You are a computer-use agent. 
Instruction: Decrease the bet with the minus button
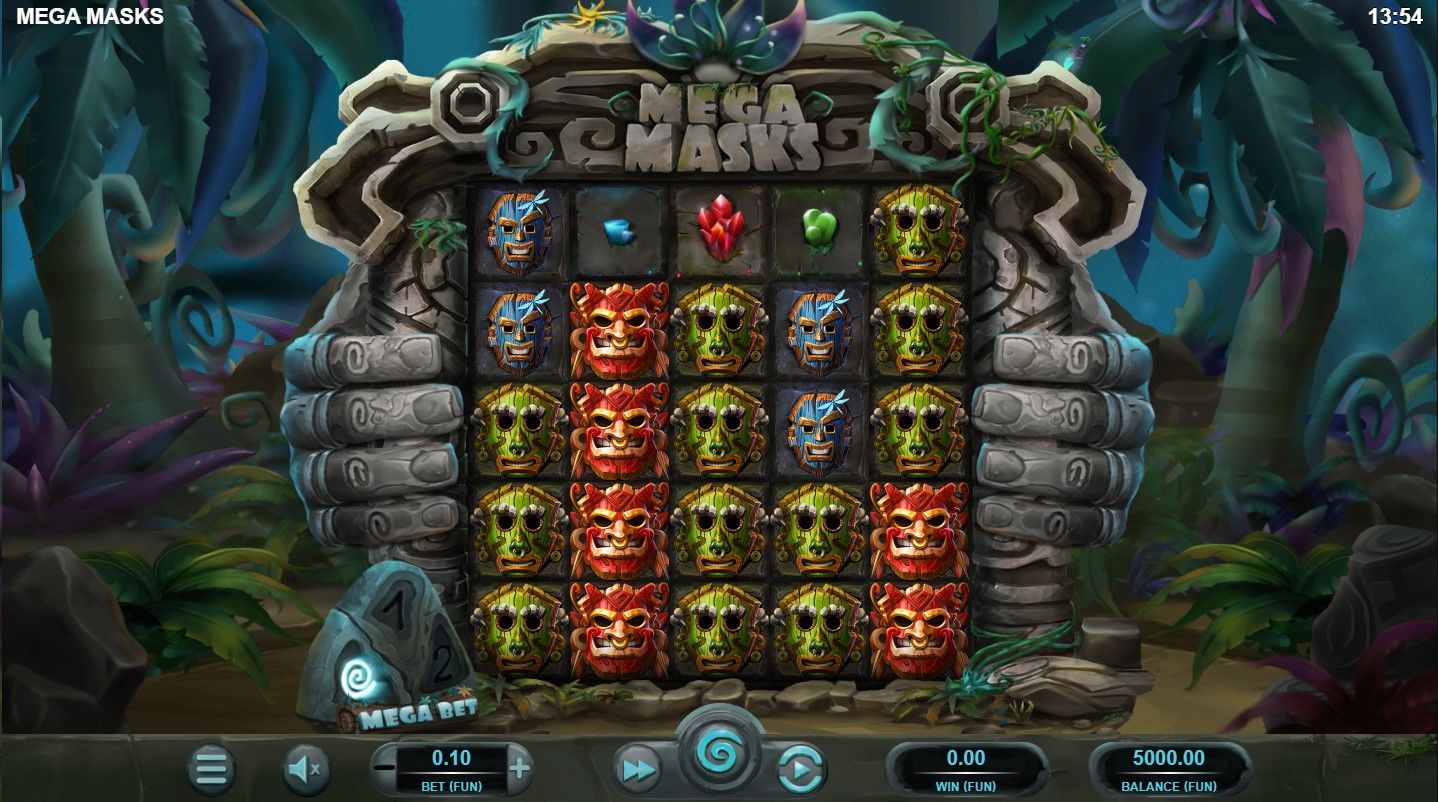coord(384,768)
